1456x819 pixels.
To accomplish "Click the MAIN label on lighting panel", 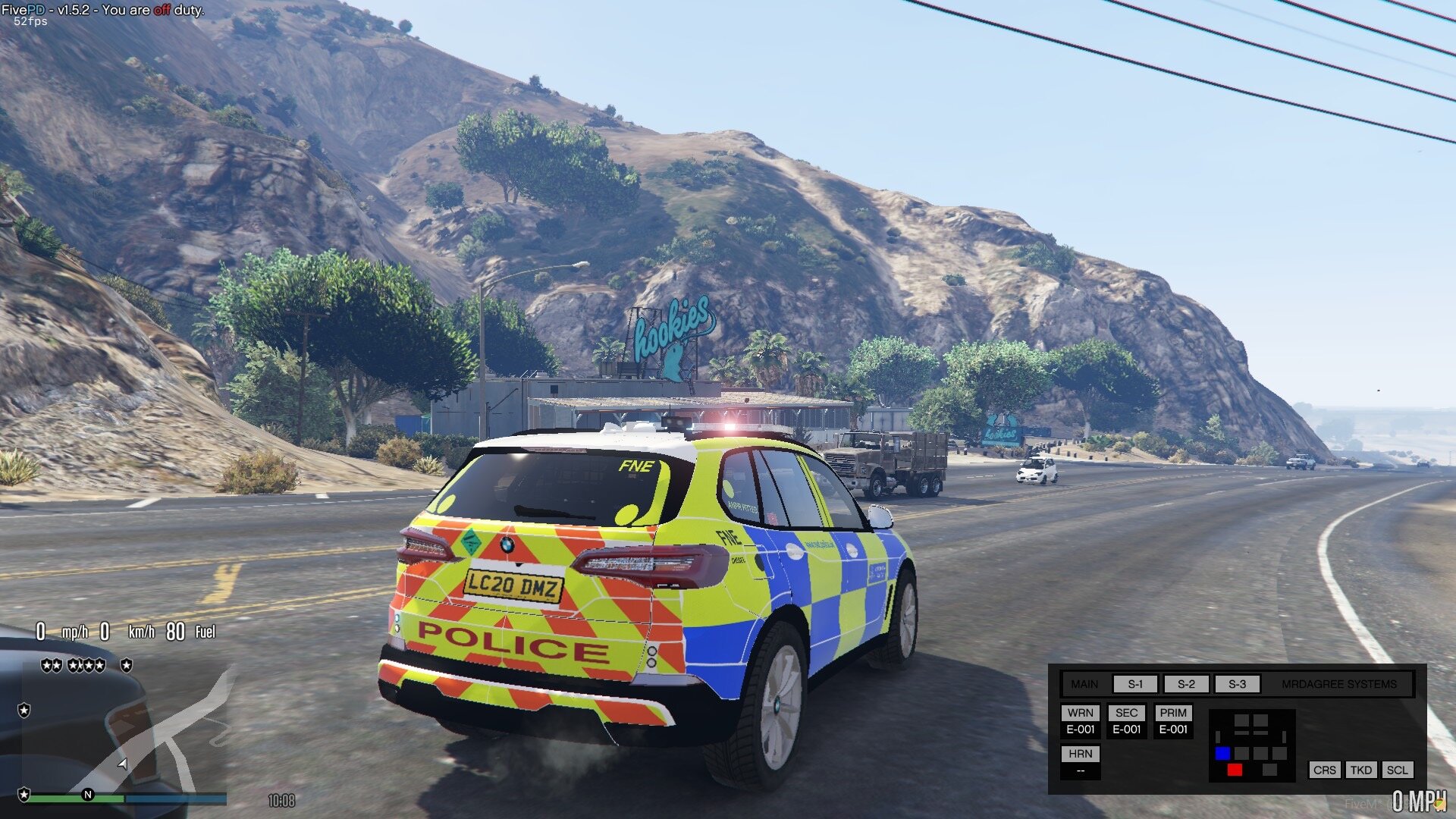I will coord(1084,684).
